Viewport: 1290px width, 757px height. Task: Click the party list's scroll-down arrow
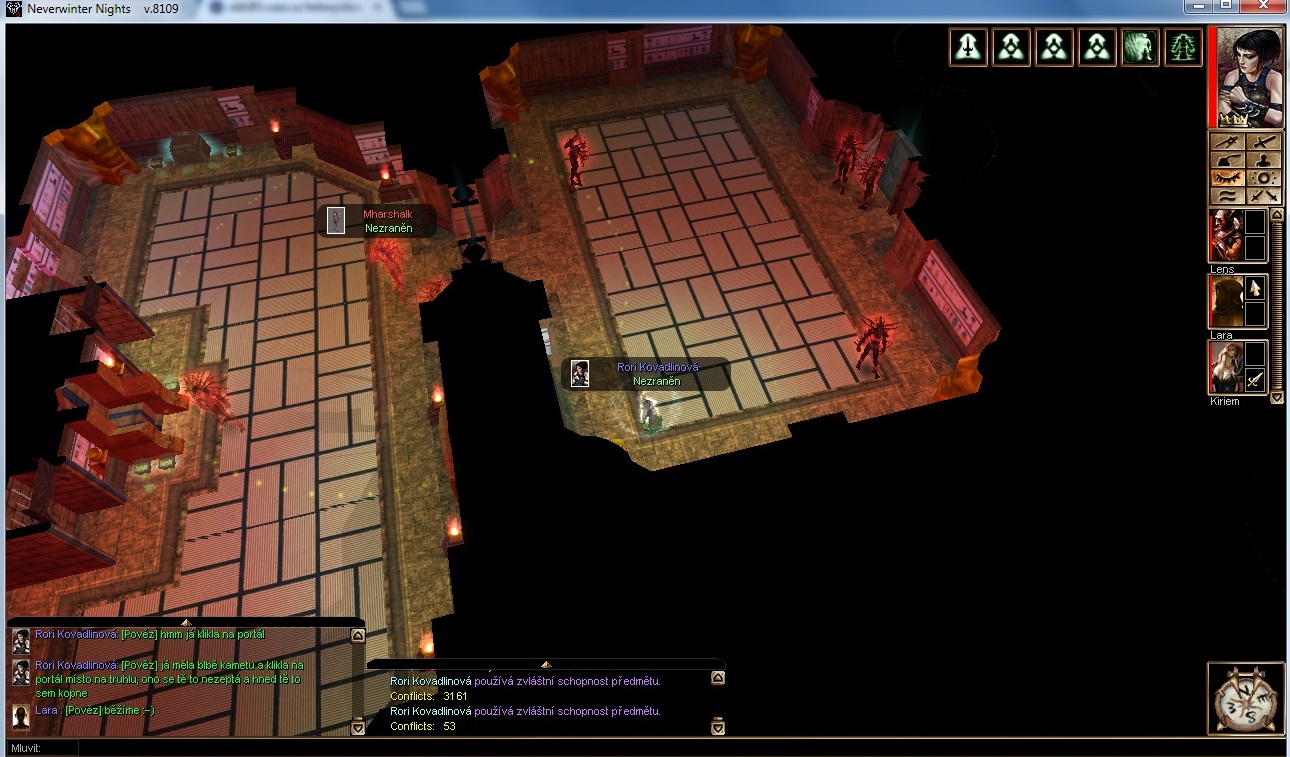pos(1277,397)
